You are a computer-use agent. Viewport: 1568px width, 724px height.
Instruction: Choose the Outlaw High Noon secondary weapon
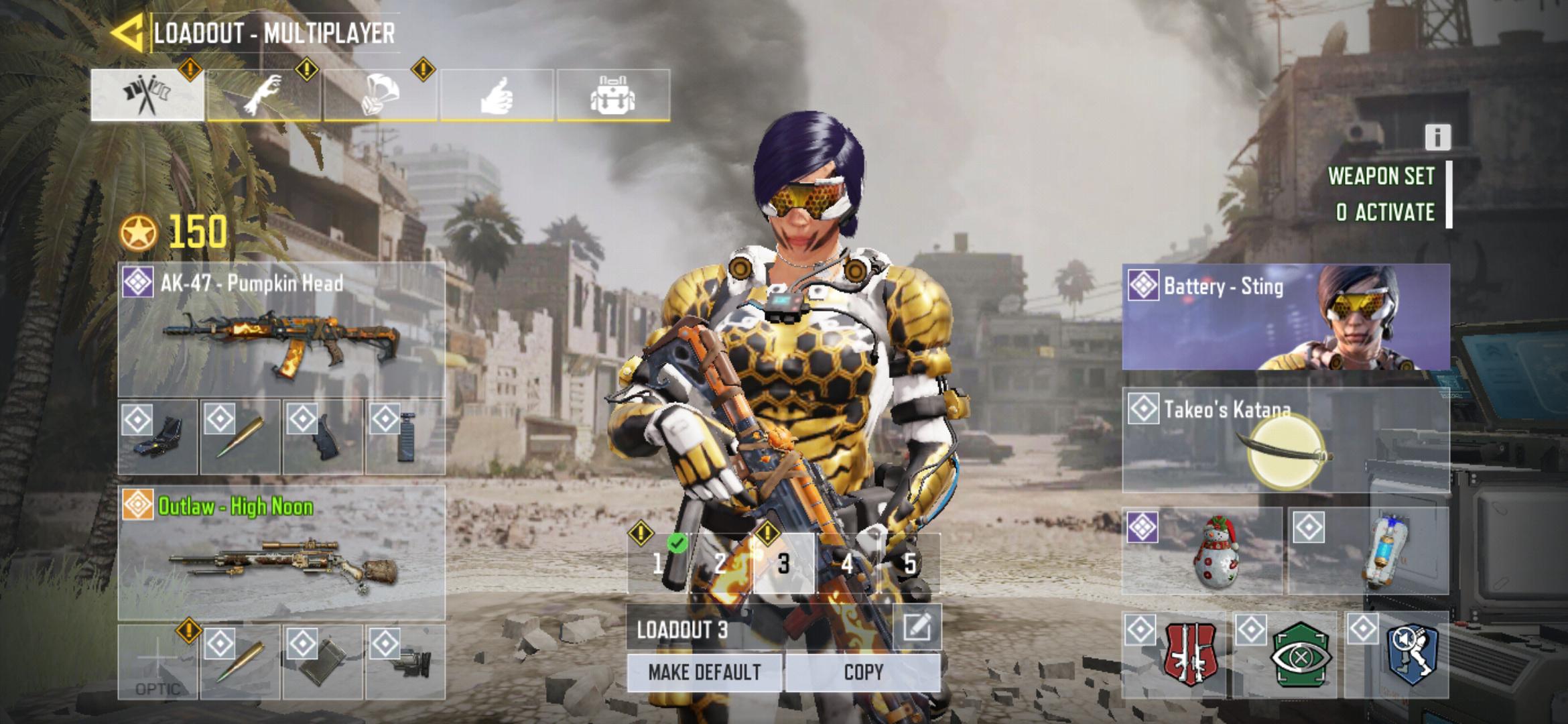[x=281, y=553]
